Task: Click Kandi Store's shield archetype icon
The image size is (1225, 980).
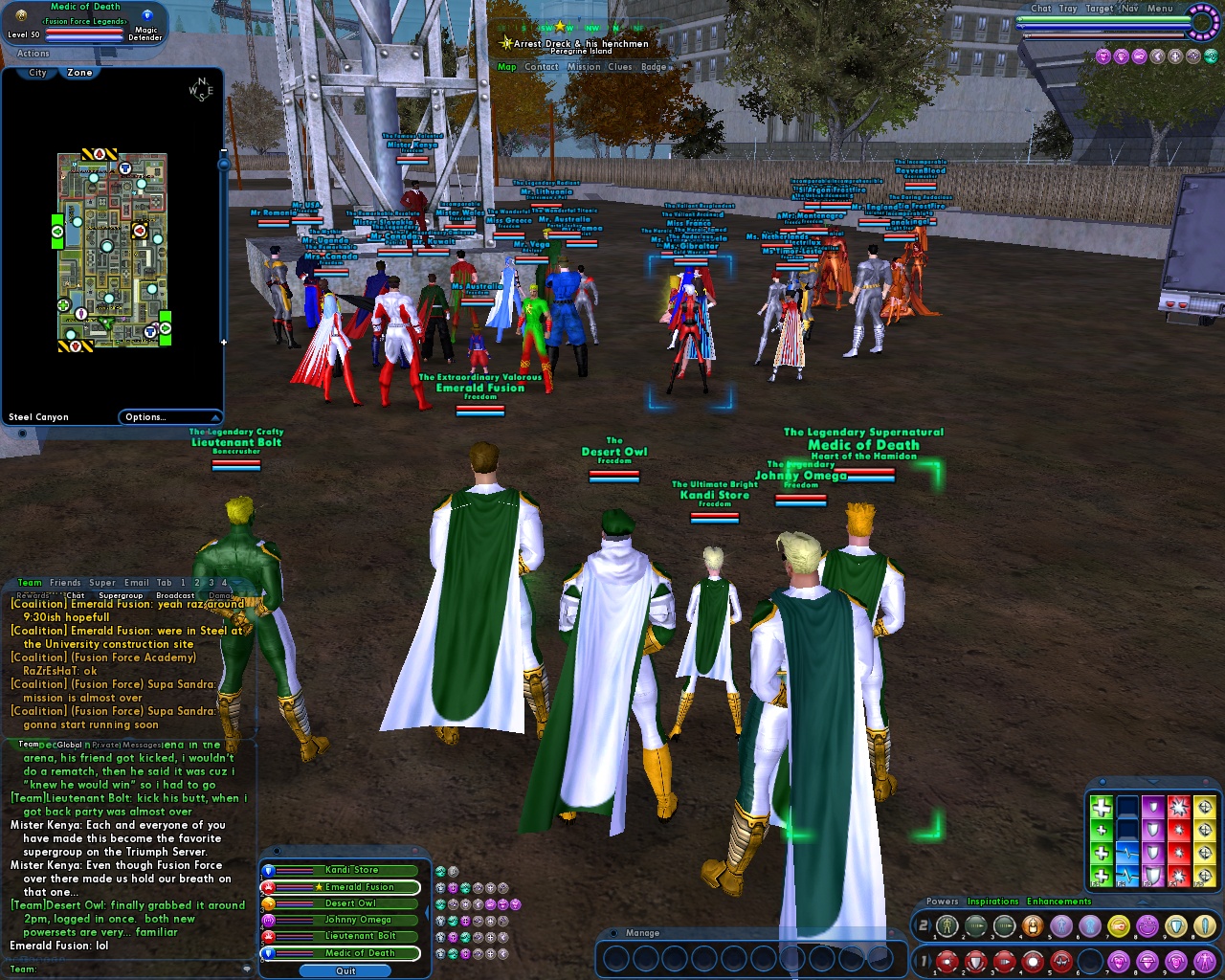Action: click(x=267, y=870)
